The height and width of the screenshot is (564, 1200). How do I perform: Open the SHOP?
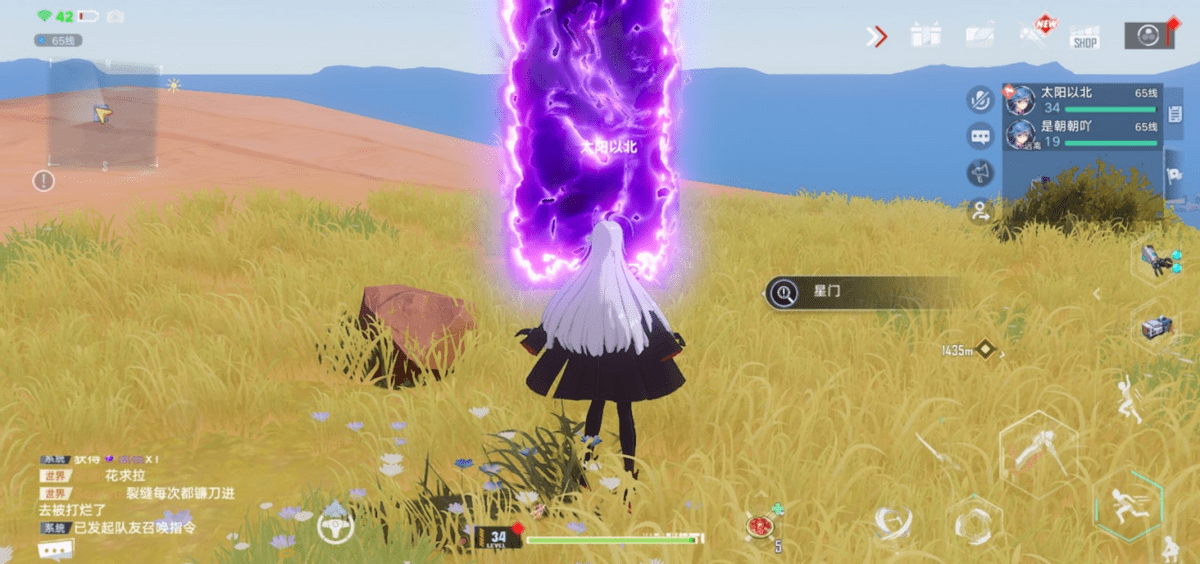(1084, 38)
